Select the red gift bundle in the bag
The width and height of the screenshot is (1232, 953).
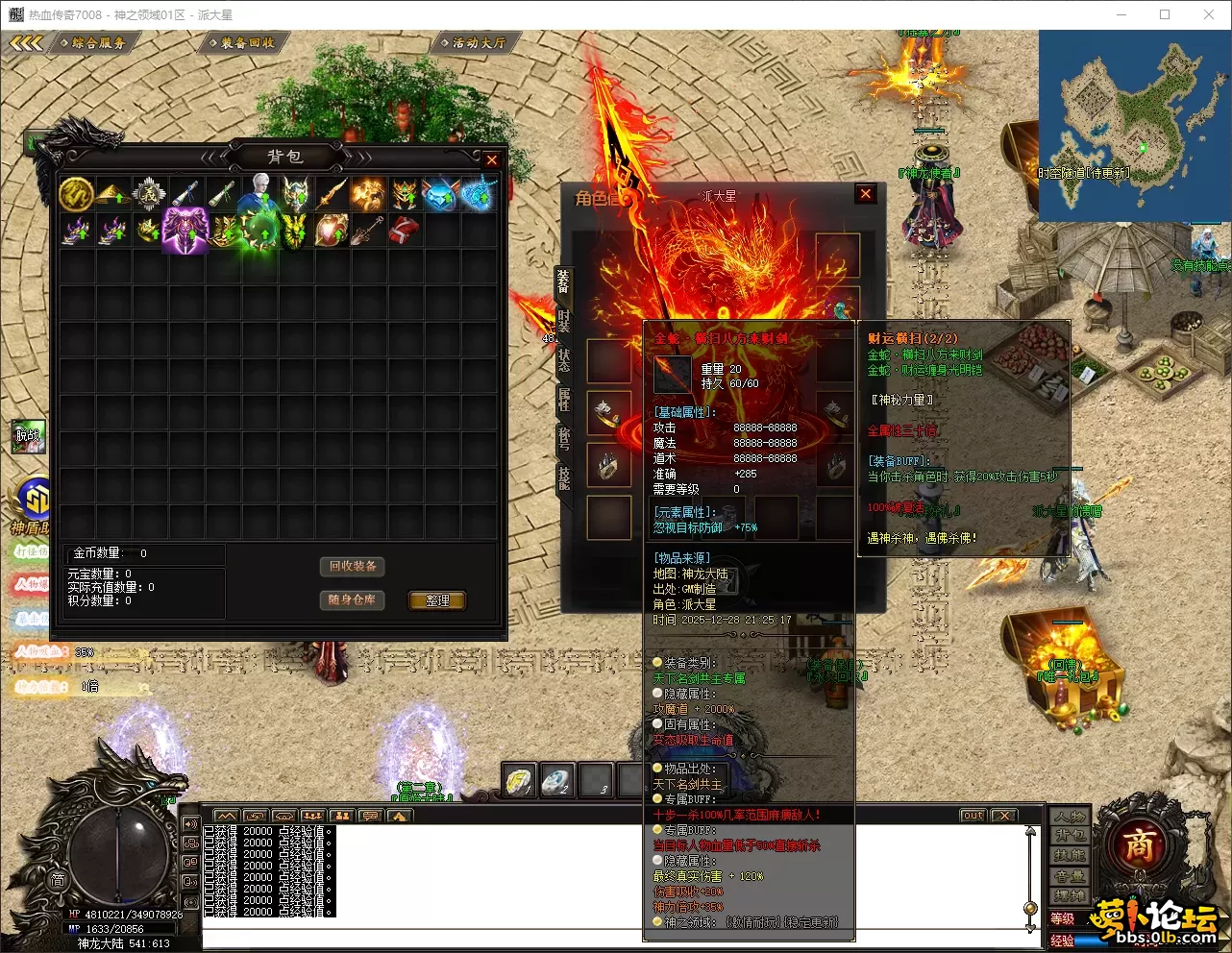[405, 231]
